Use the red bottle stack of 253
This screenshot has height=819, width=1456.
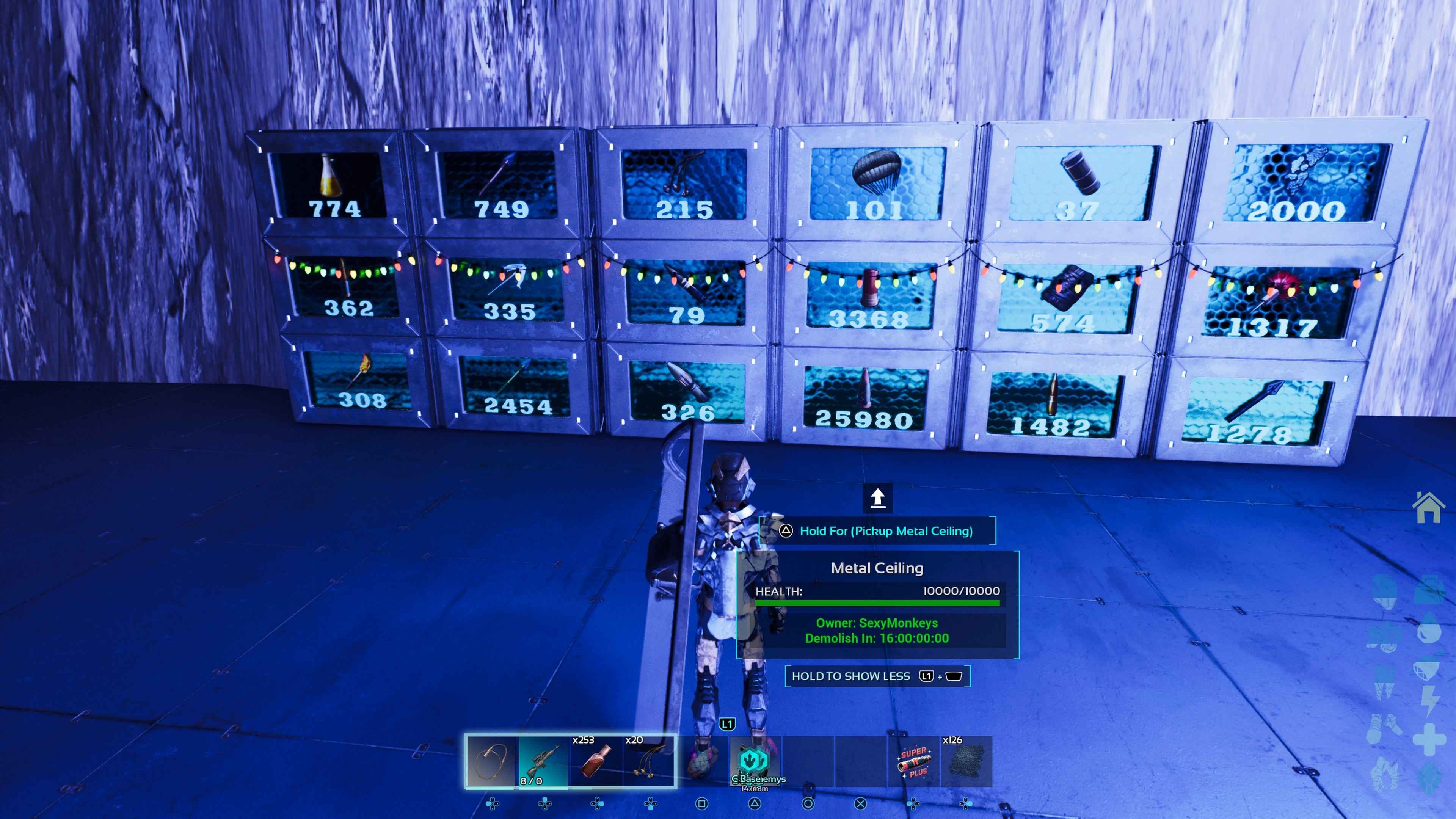point(596,761)
